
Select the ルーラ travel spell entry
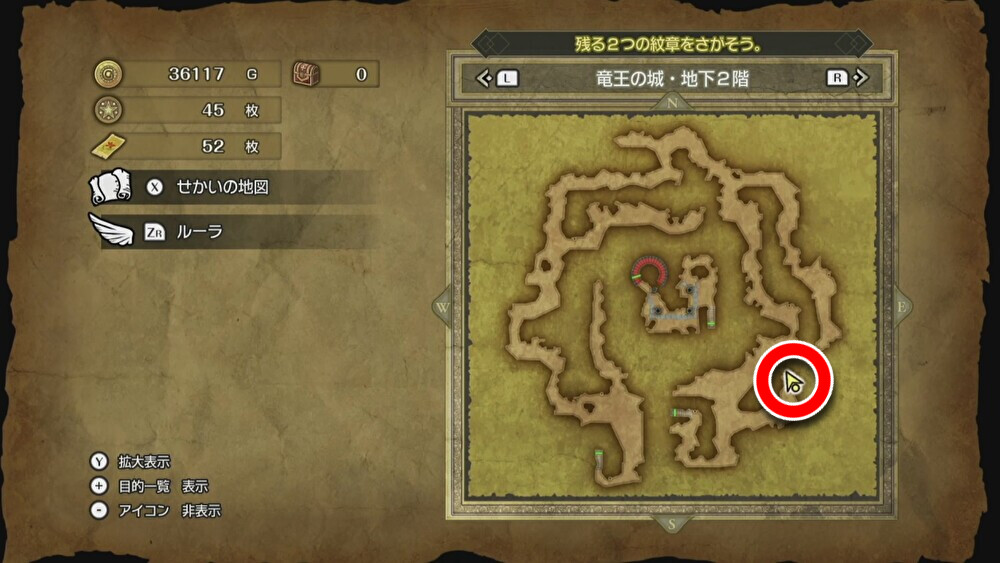[199, 232]
